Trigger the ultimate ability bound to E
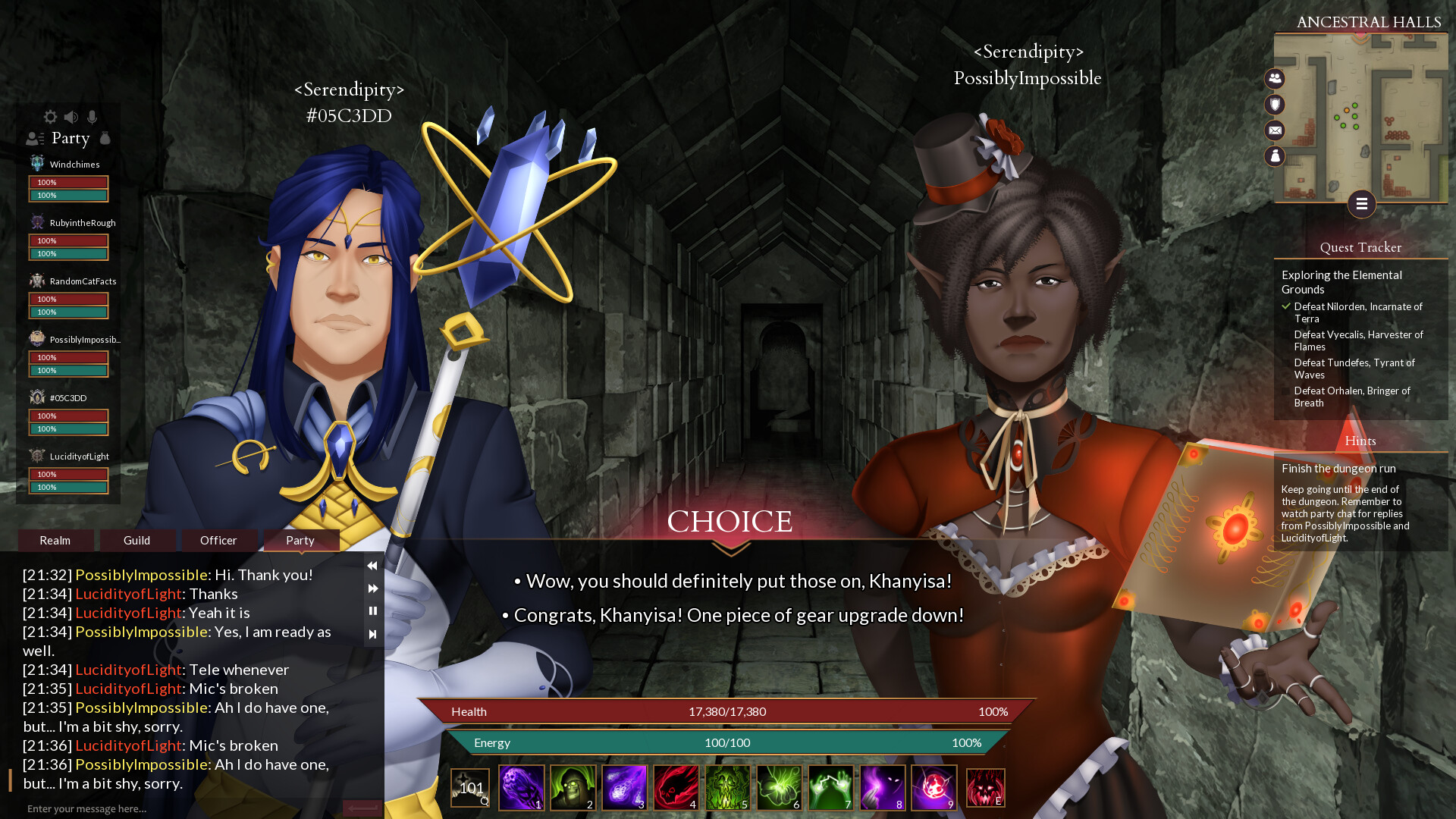 click(x=985, y=787)
